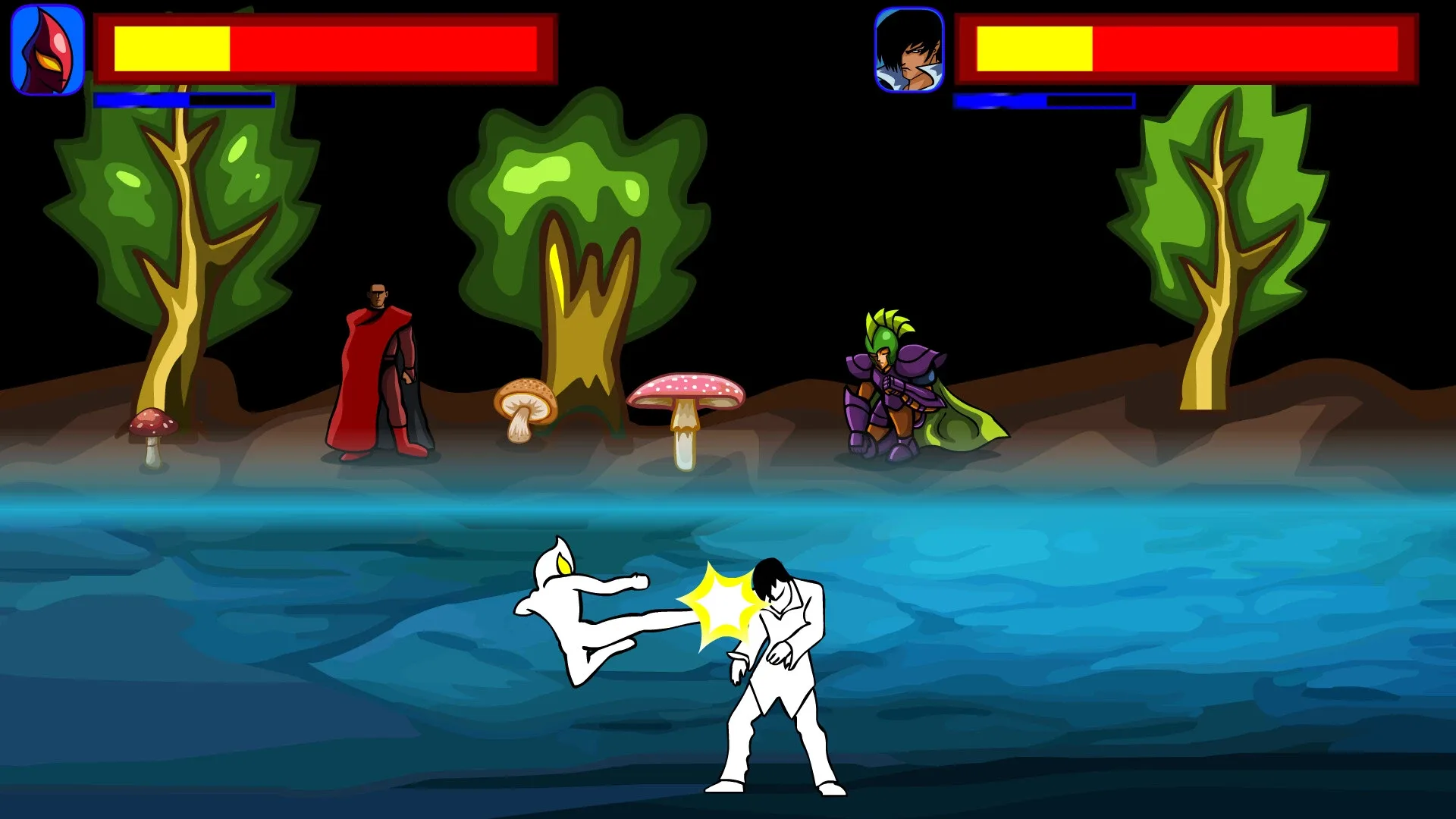
Task: Click the brown mushroom near the center tree
Action: coord(526,402)
